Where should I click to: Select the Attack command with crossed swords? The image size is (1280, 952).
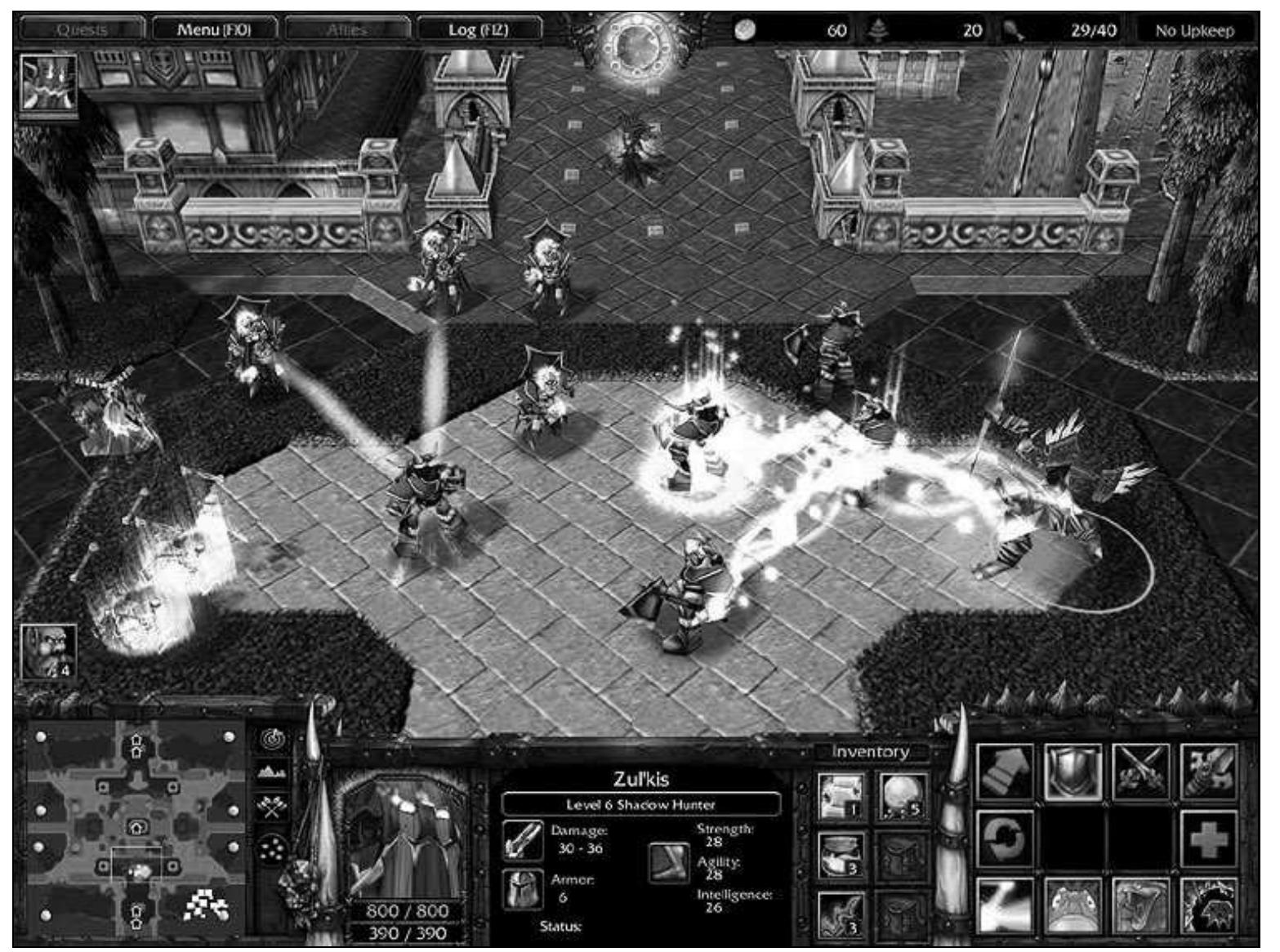pyautogui.click(x=1142, y=772)
